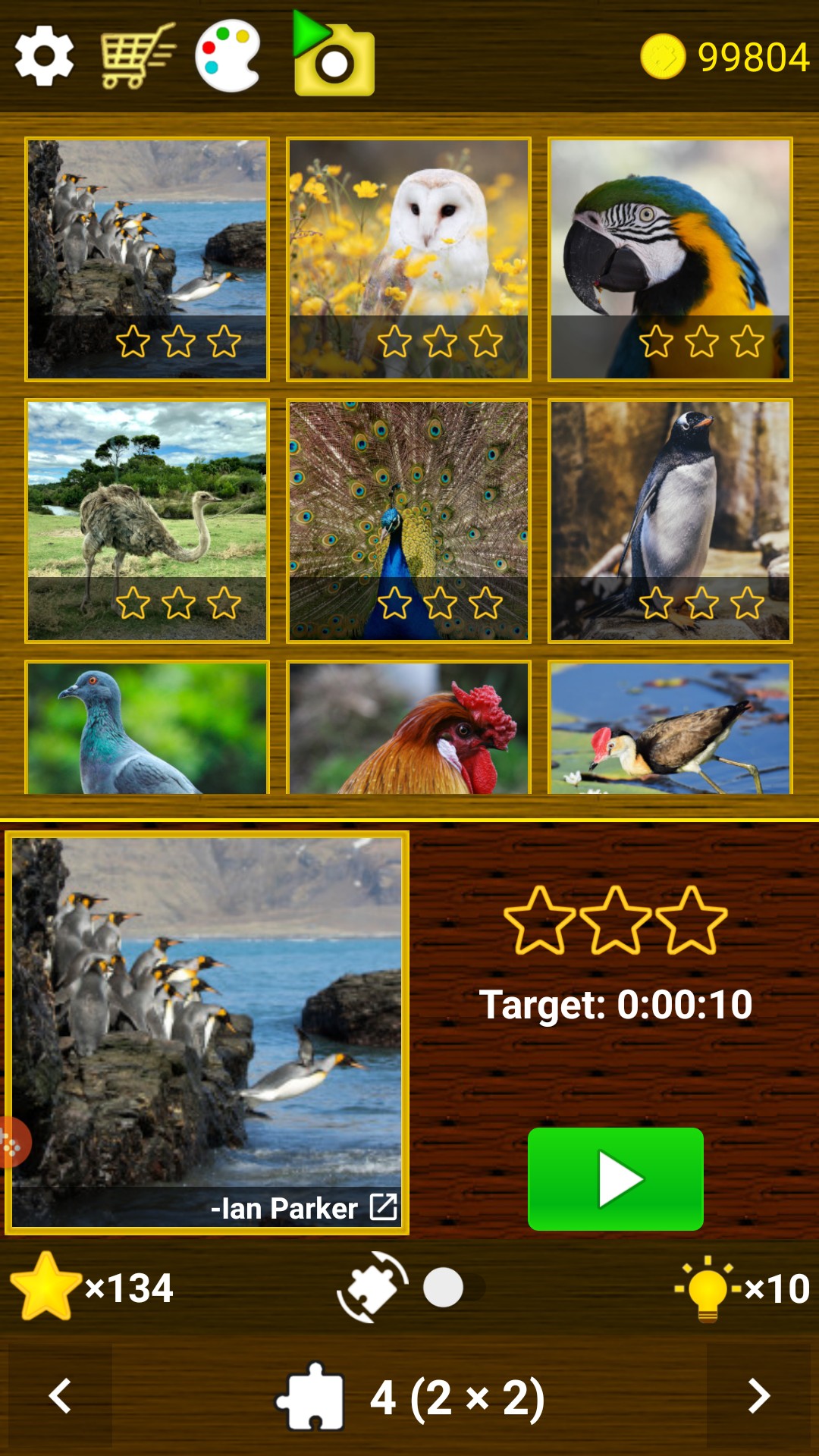Choose the peacock puzzle thumbnail
The image size is (819, 1456).
click(x=409, y=520)
